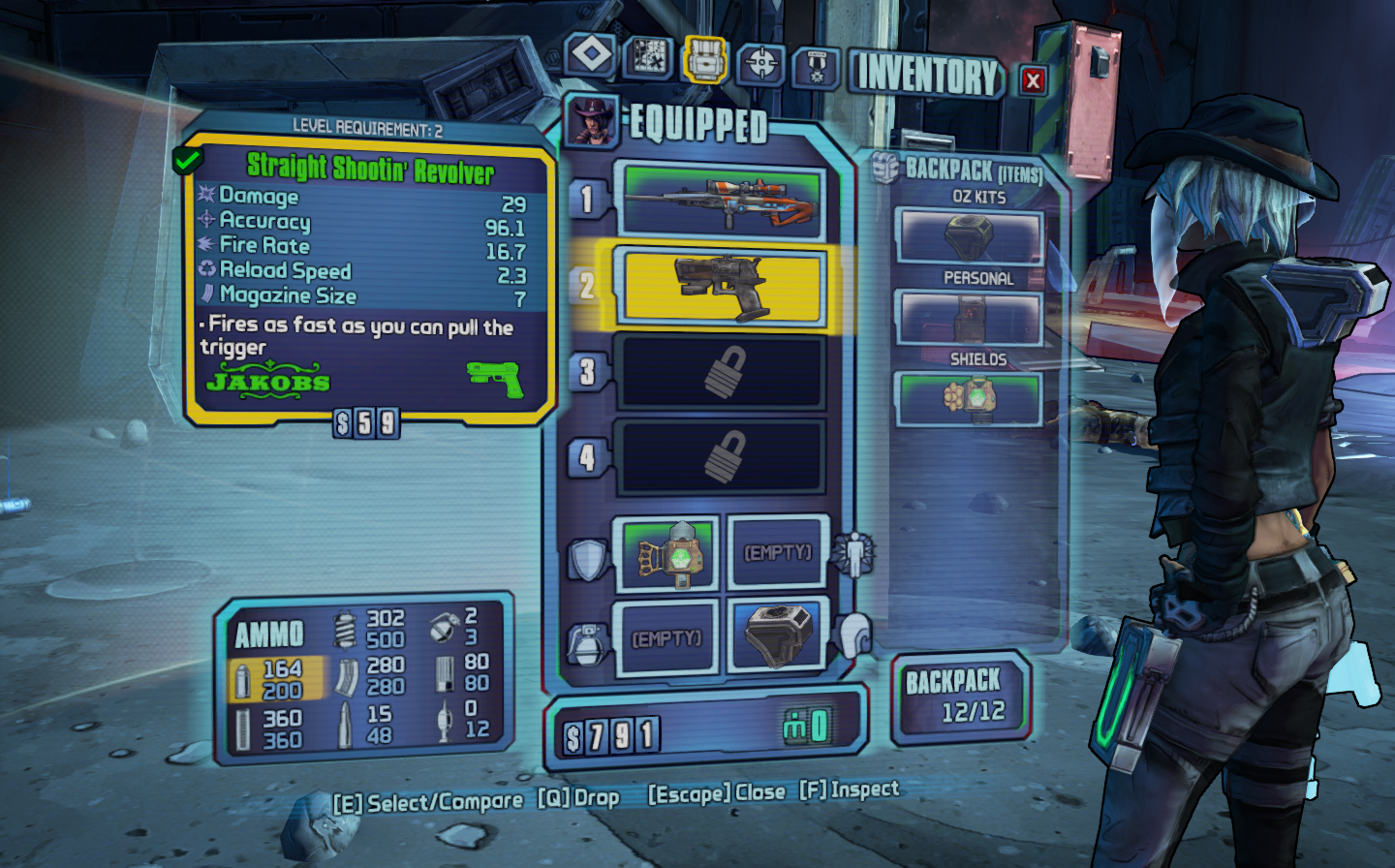Select the equipped shield slot
The image size is (1395, 868).
click(x=667, y=554)
